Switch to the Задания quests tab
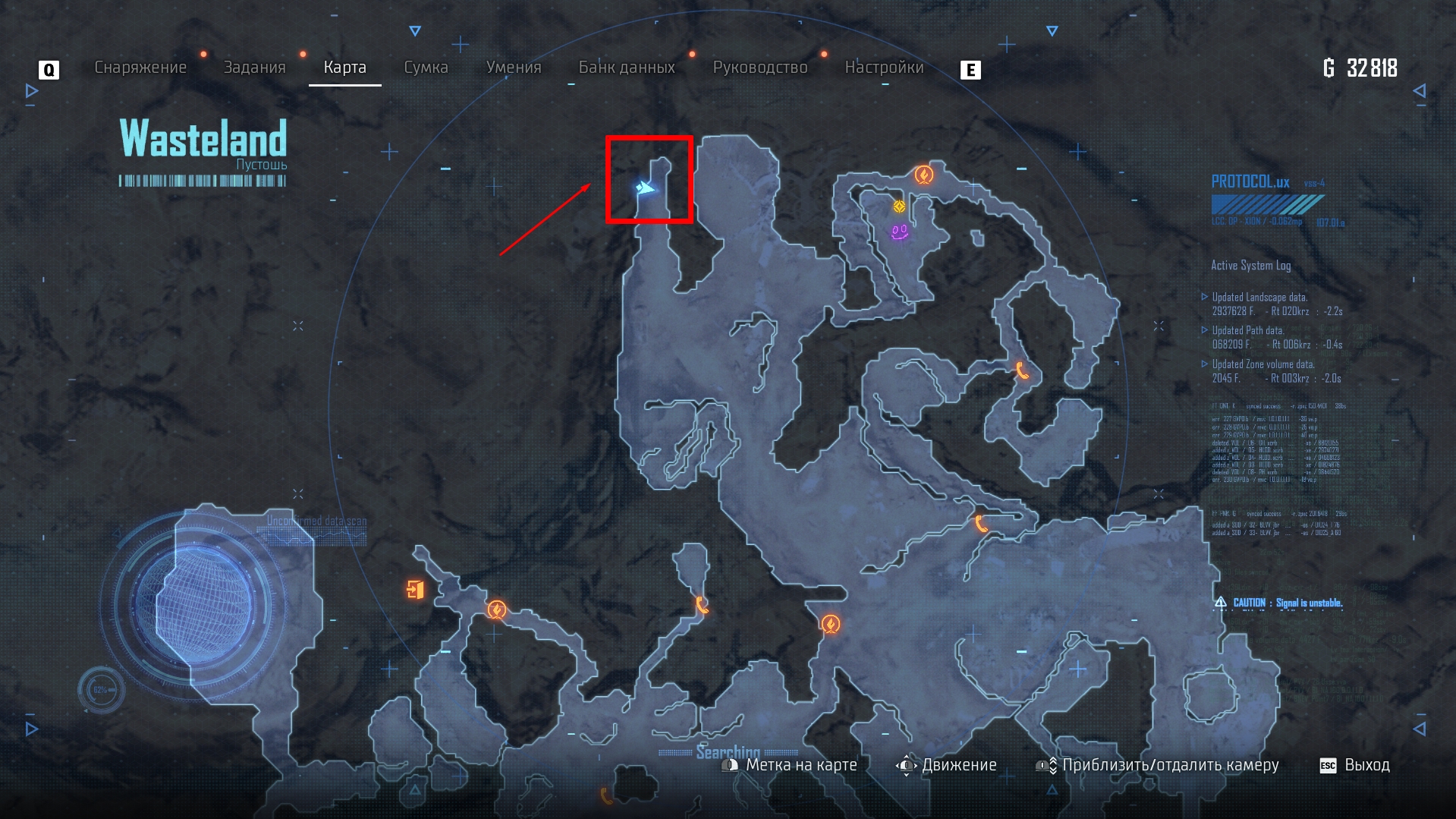The width and height of the screenshot is (1456, 819). click(254, 68)
